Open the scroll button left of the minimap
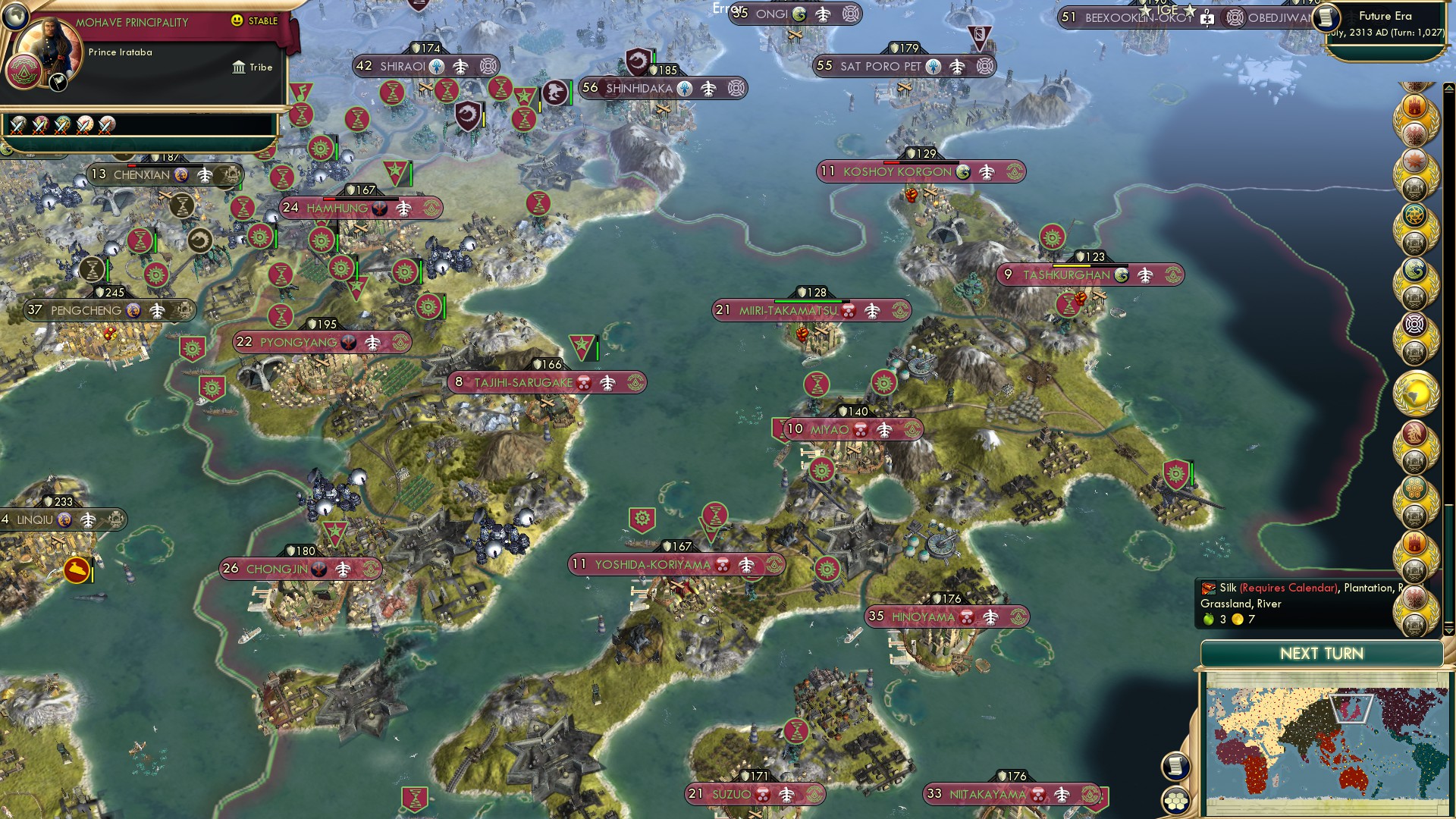Image resolution: width=1456 pixels, height=819 pixels. 1175,766
